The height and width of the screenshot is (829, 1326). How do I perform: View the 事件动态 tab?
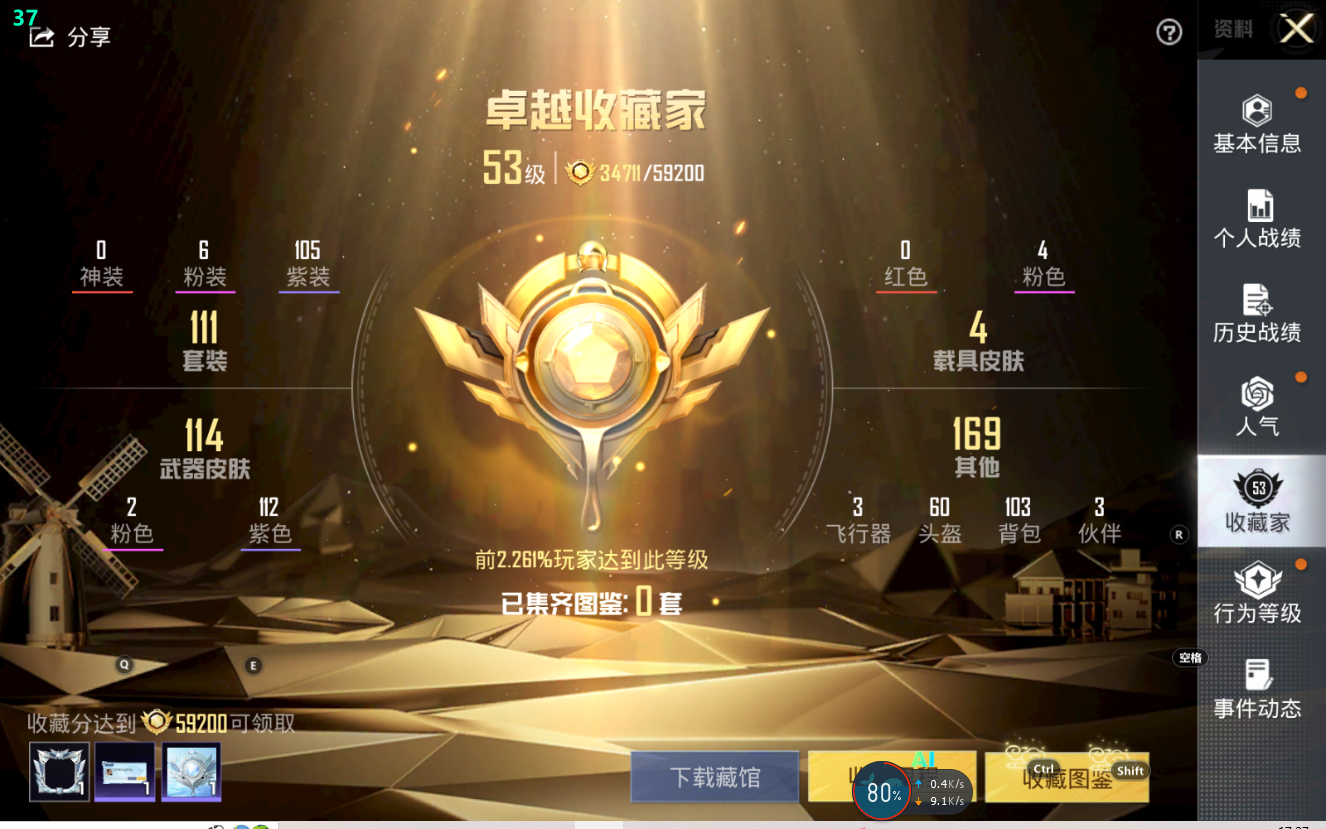pos(1257,690)
